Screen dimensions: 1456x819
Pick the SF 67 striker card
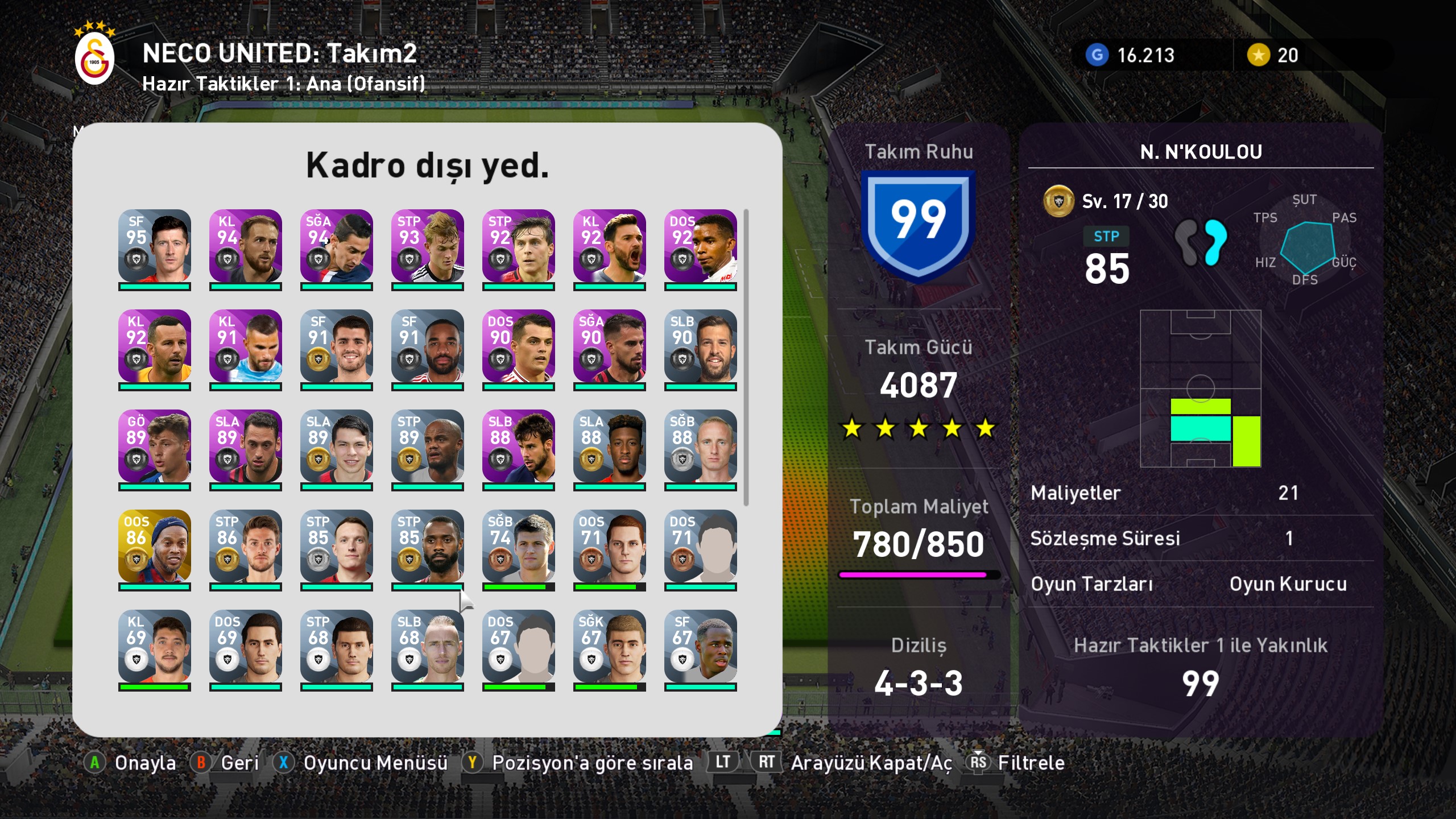[700, 647]
